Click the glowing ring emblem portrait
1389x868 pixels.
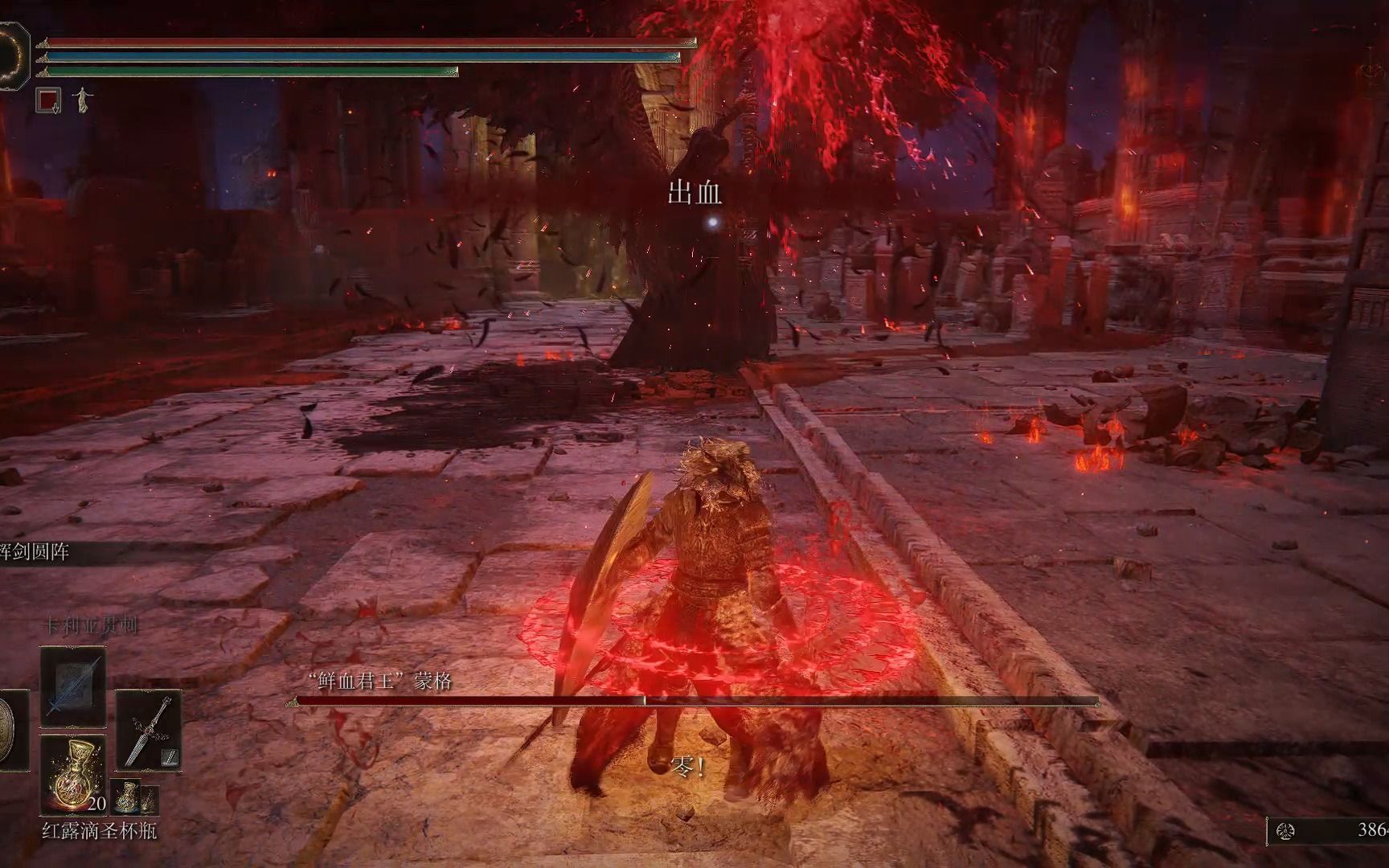click(x=11, y=55)
